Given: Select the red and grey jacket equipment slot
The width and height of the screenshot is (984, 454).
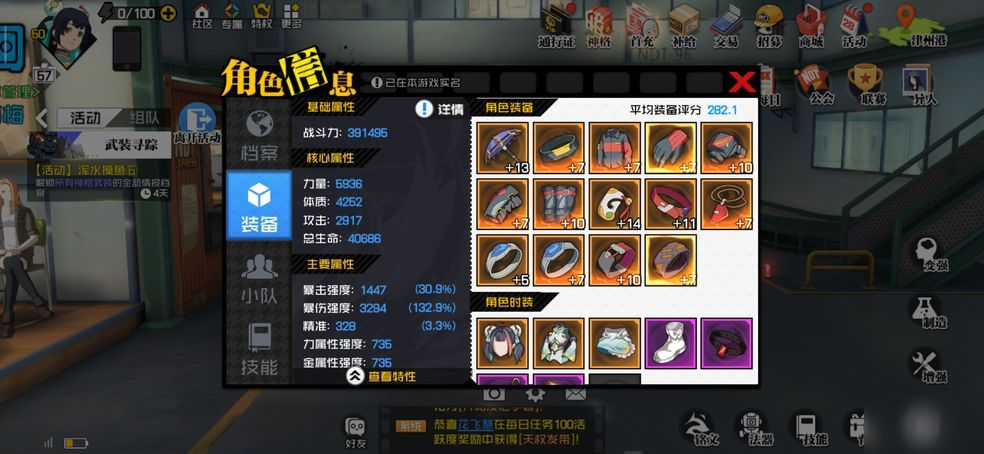Looking at the screenshot, I should [x=613, y=146].
